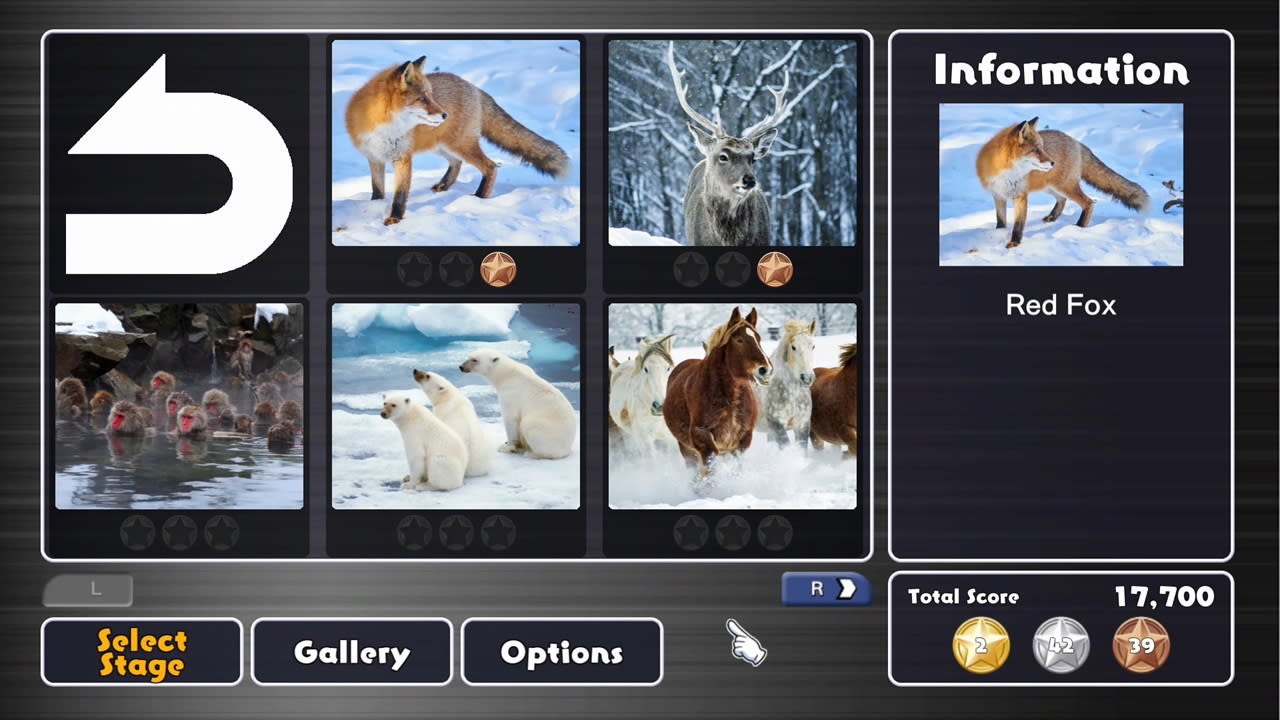Select the Red Fox stage thumbnail
The height and width of the screenshot is (720, 1280).
pyautogui.click(x=455, y=143)
